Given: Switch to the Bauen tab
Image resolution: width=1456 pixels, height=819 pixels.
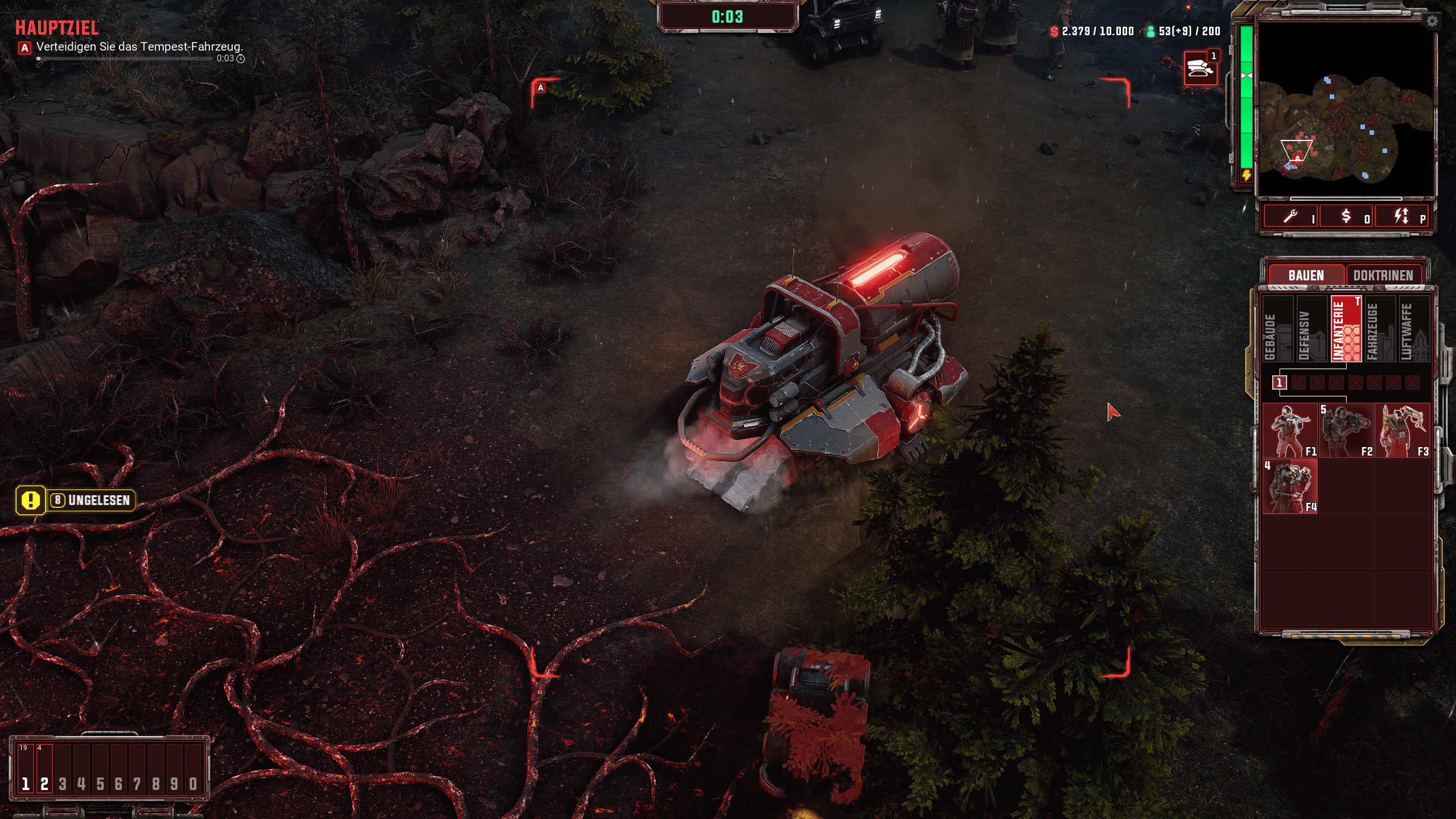Looking at the screenshot, I should (1306, 275).
